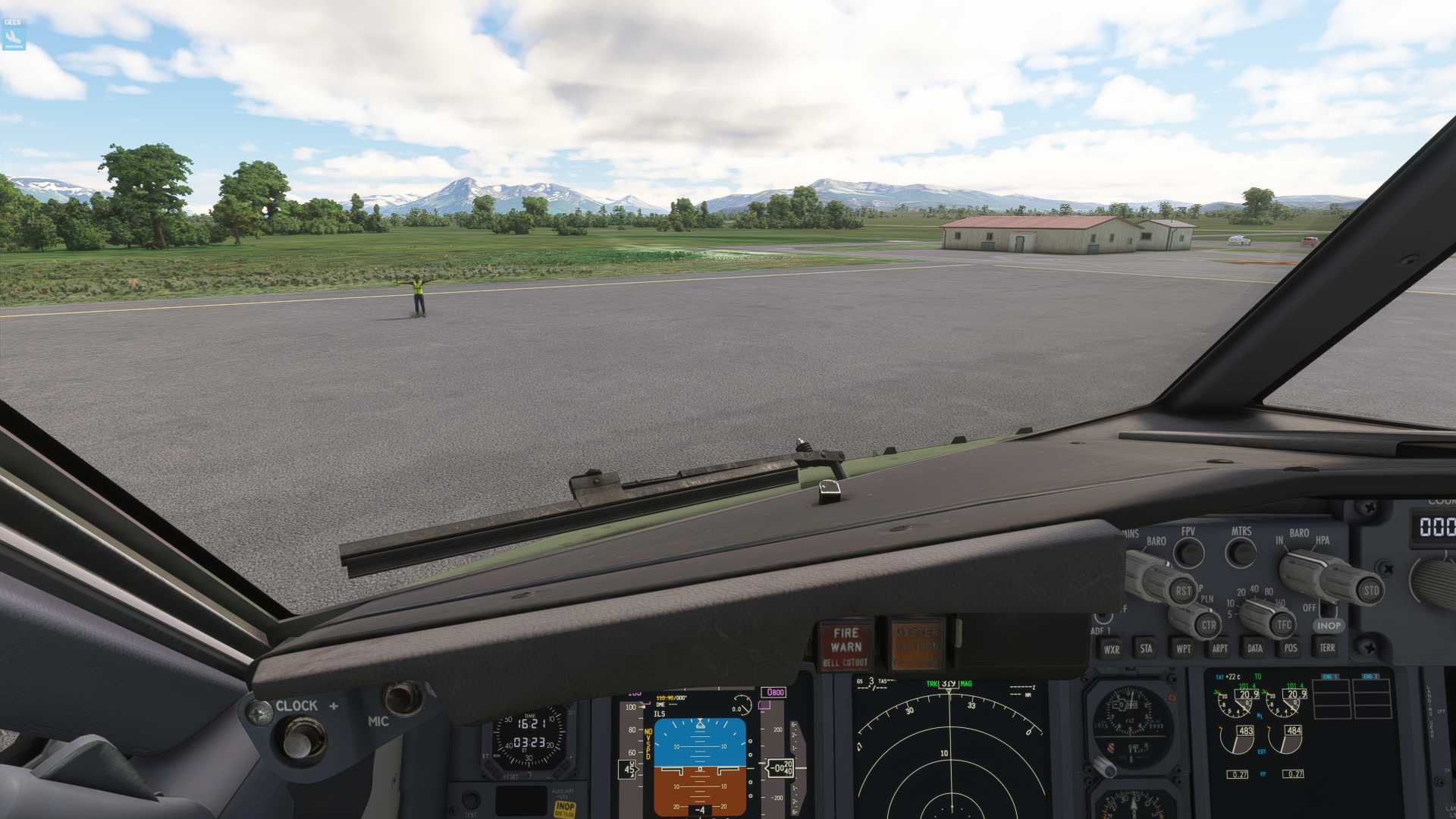
Task: Set standard baro with STD knob
Action: pos(1370,591)
